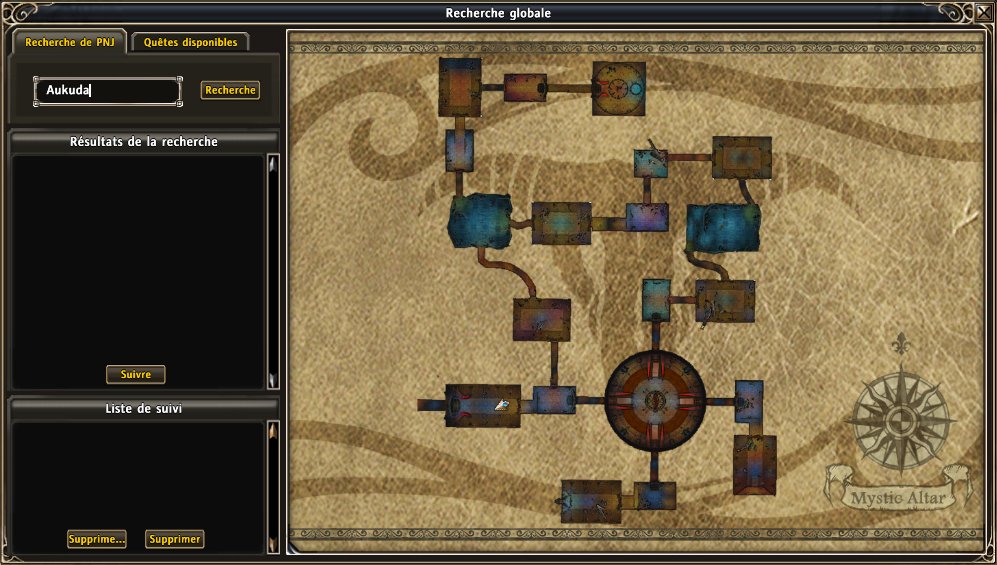
Task: Start the search with the Recherche button
Action: pos(230,90)
